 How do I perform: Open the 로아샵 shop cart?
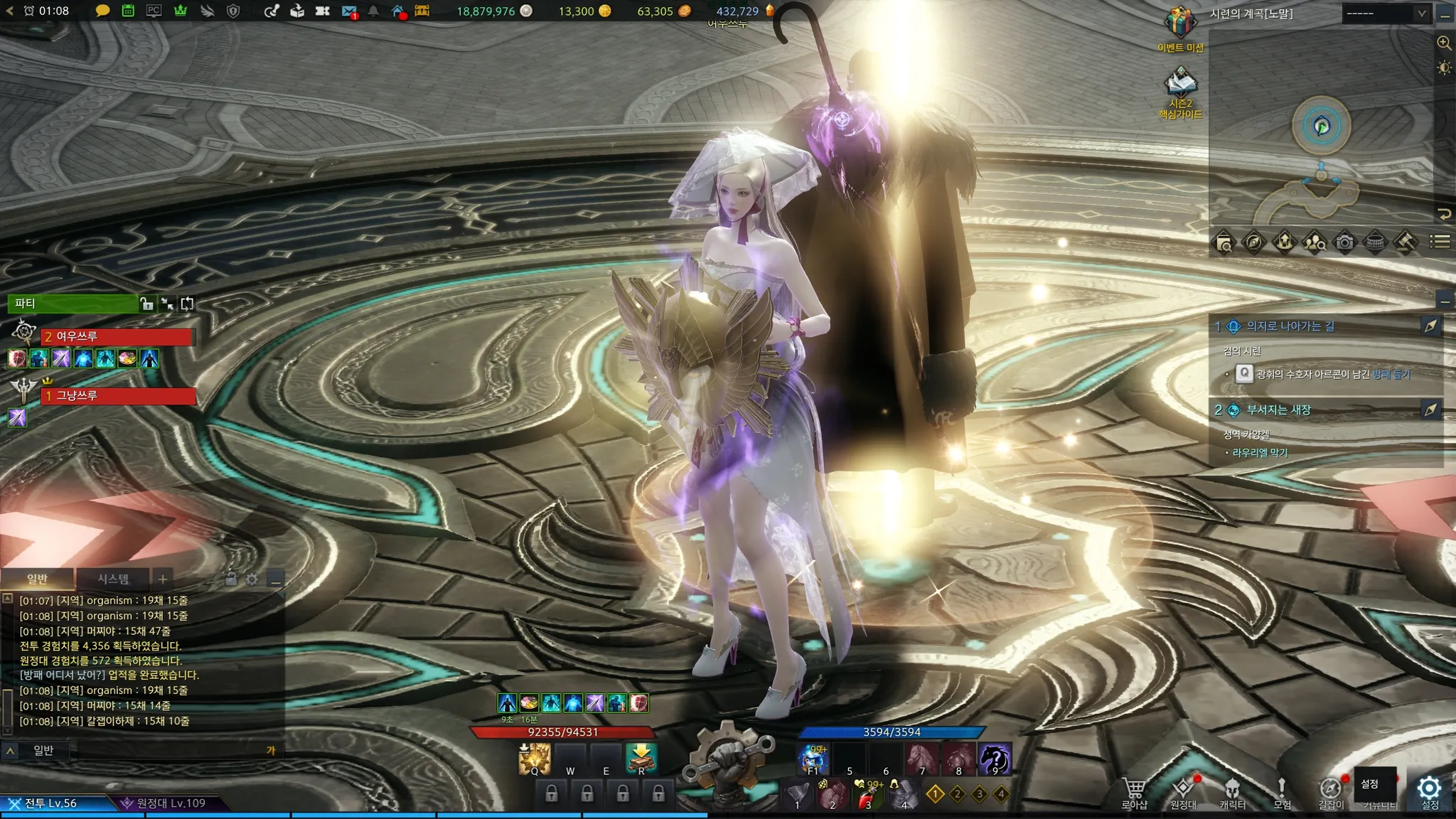pos(1134,789)
